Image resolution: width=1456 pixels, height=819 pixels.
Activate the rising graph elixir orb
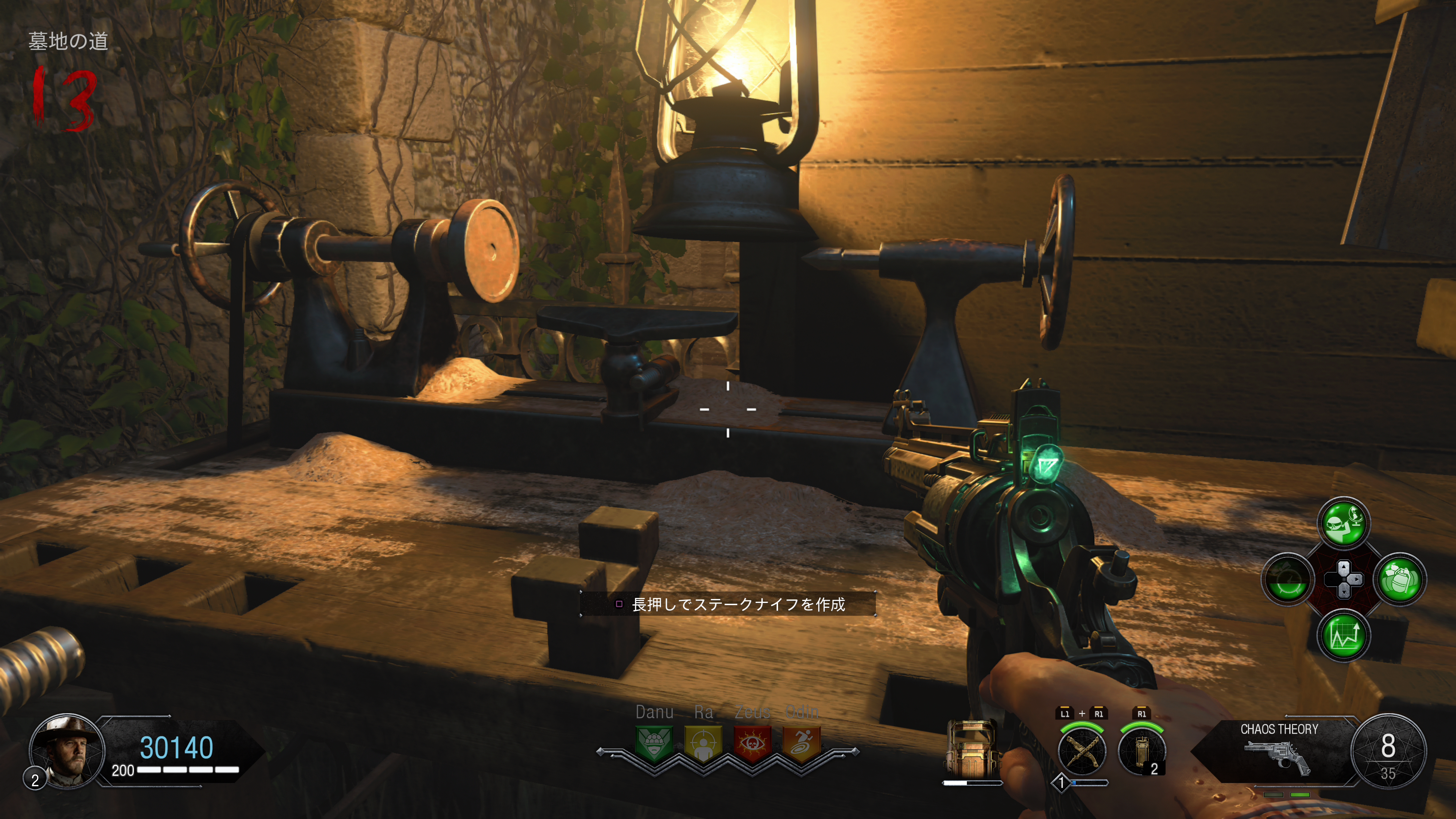1343,635
